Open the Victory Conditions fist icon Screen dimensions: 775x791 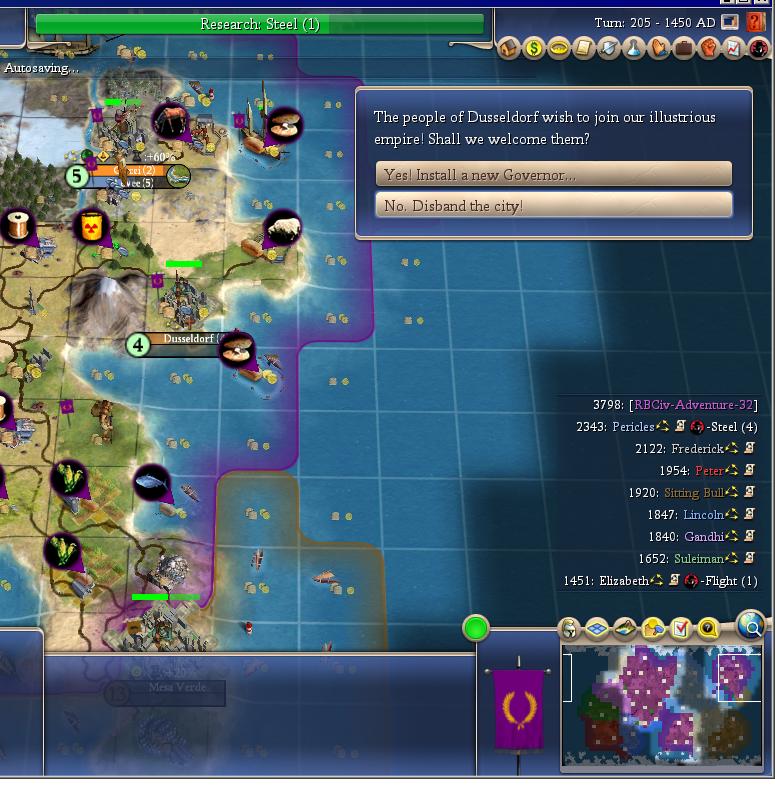(709, 48)
